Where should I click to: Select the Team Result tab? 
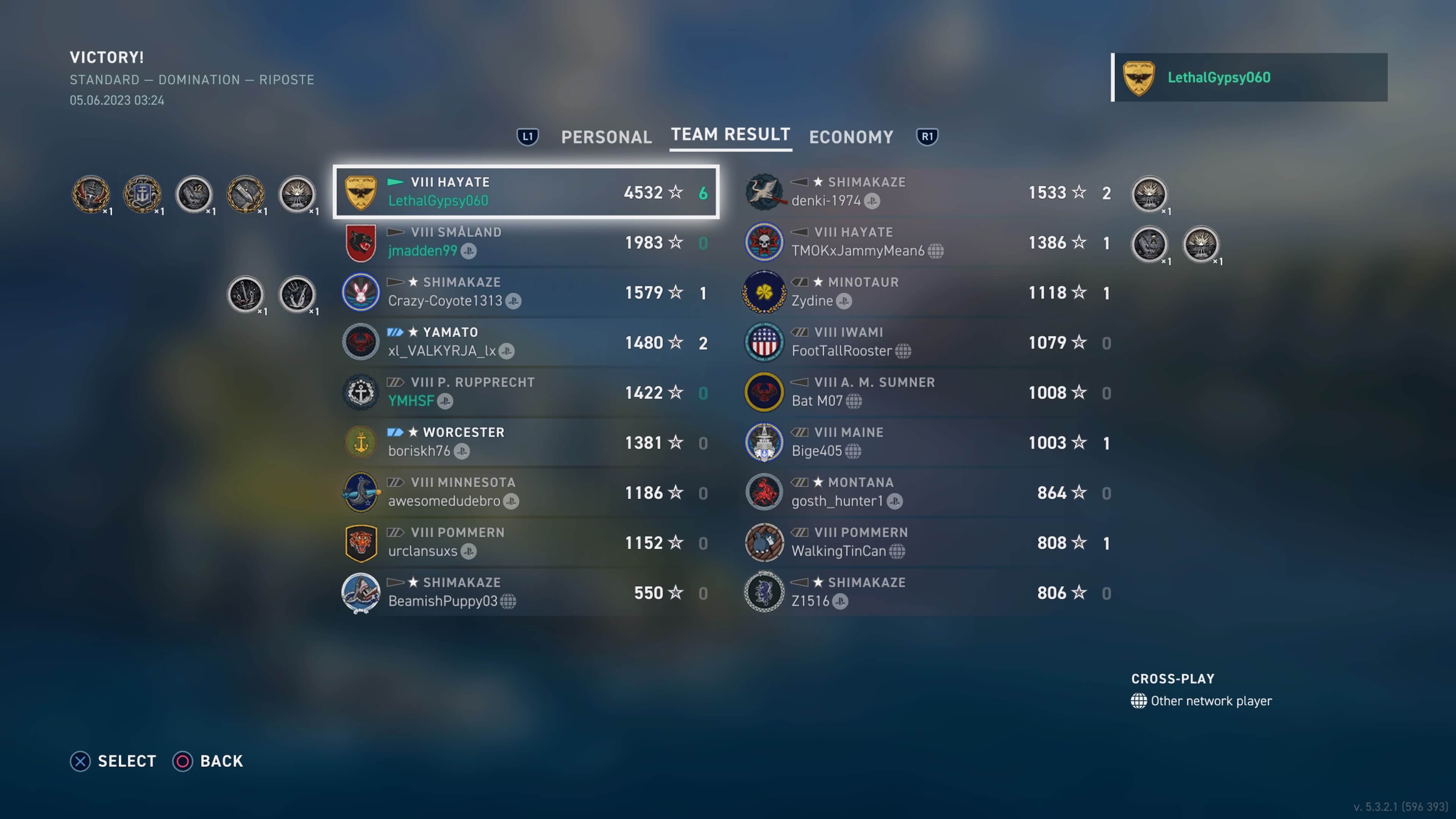pos(730,135)
